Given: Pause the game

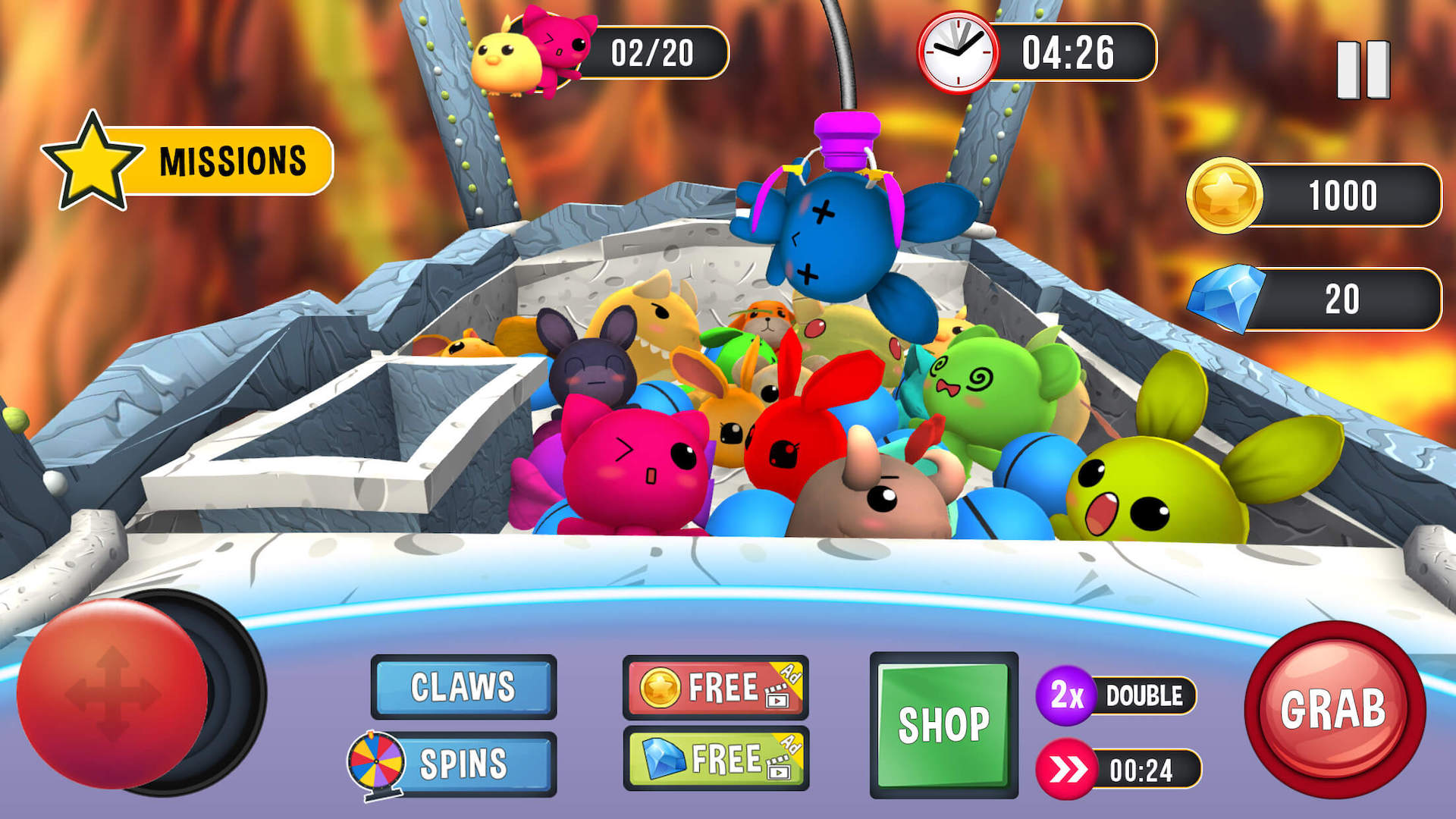Looking at the screenshot, I should coord(1363,70).
